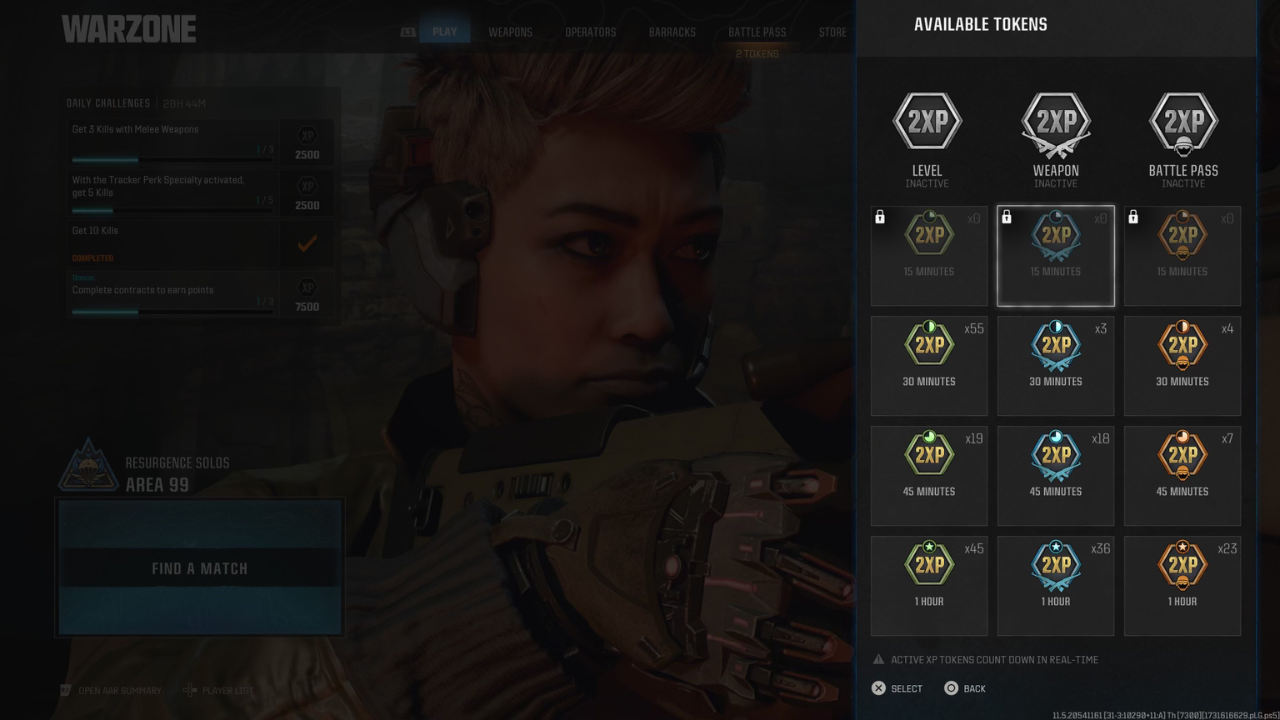Go to the Store menu

(832, 31)
